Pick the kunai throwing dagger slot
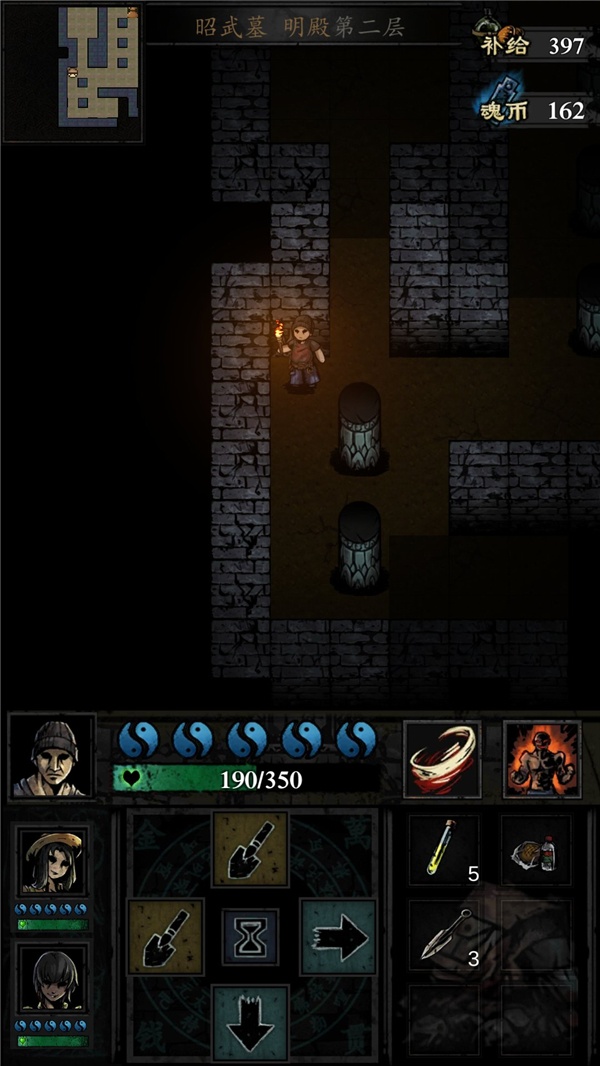600x1066 pixels. pos(443,937)
